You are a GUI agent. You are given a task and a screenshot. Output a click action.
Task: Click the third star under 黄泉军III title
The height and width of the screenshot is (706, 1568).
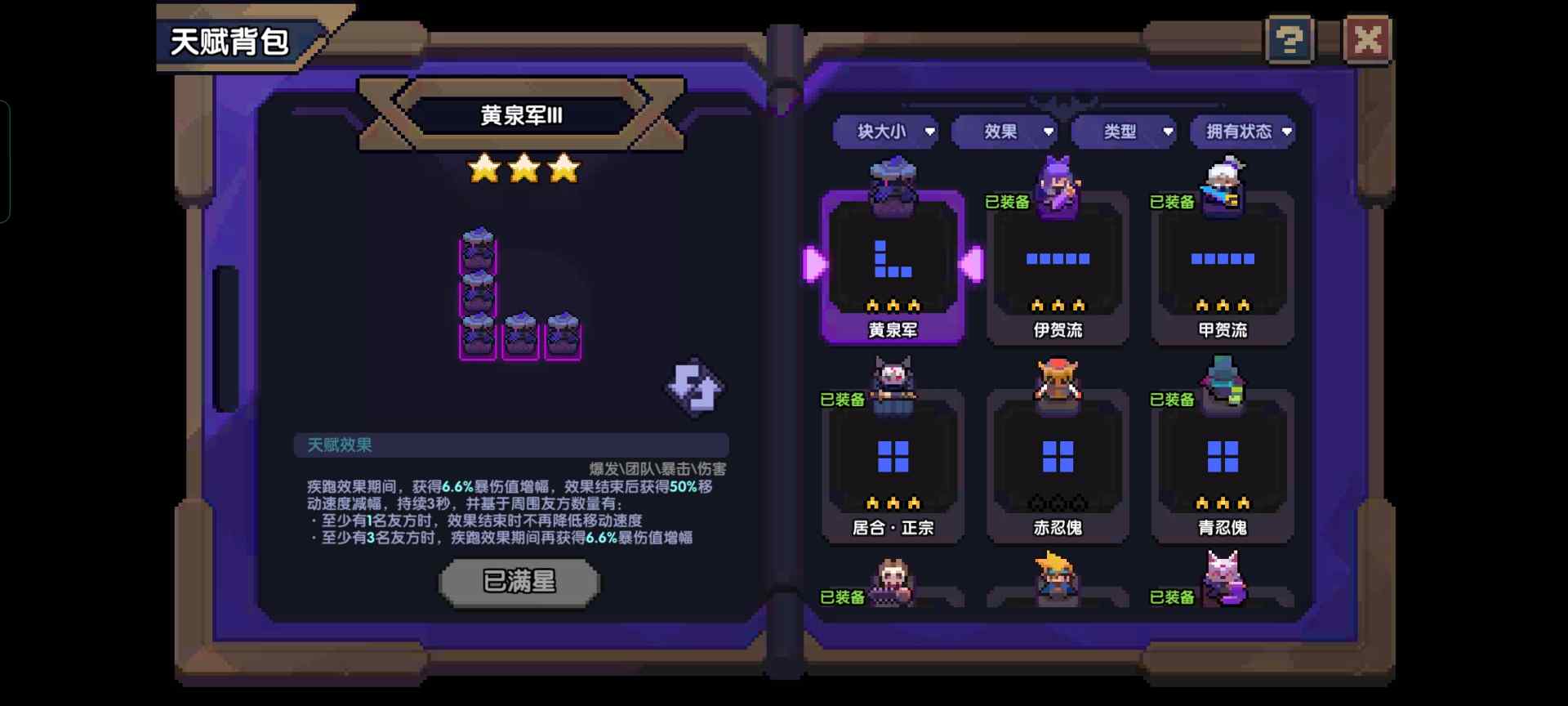pyautogui.click(x=563, y=169)
